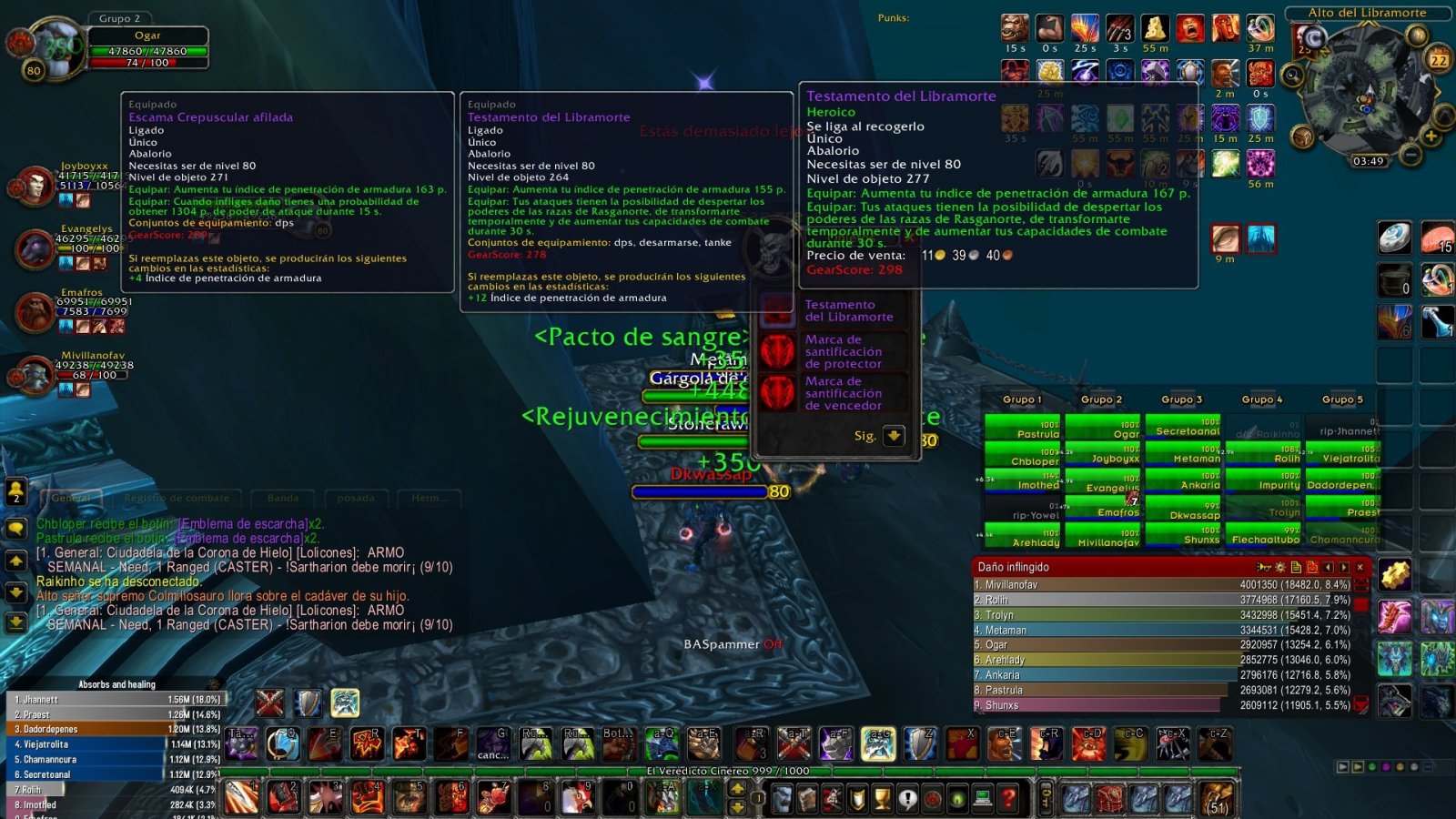The height and width of the screenshot is (819, 1456).
Task: Switch to the Banda chat tab
Action: 282,498
